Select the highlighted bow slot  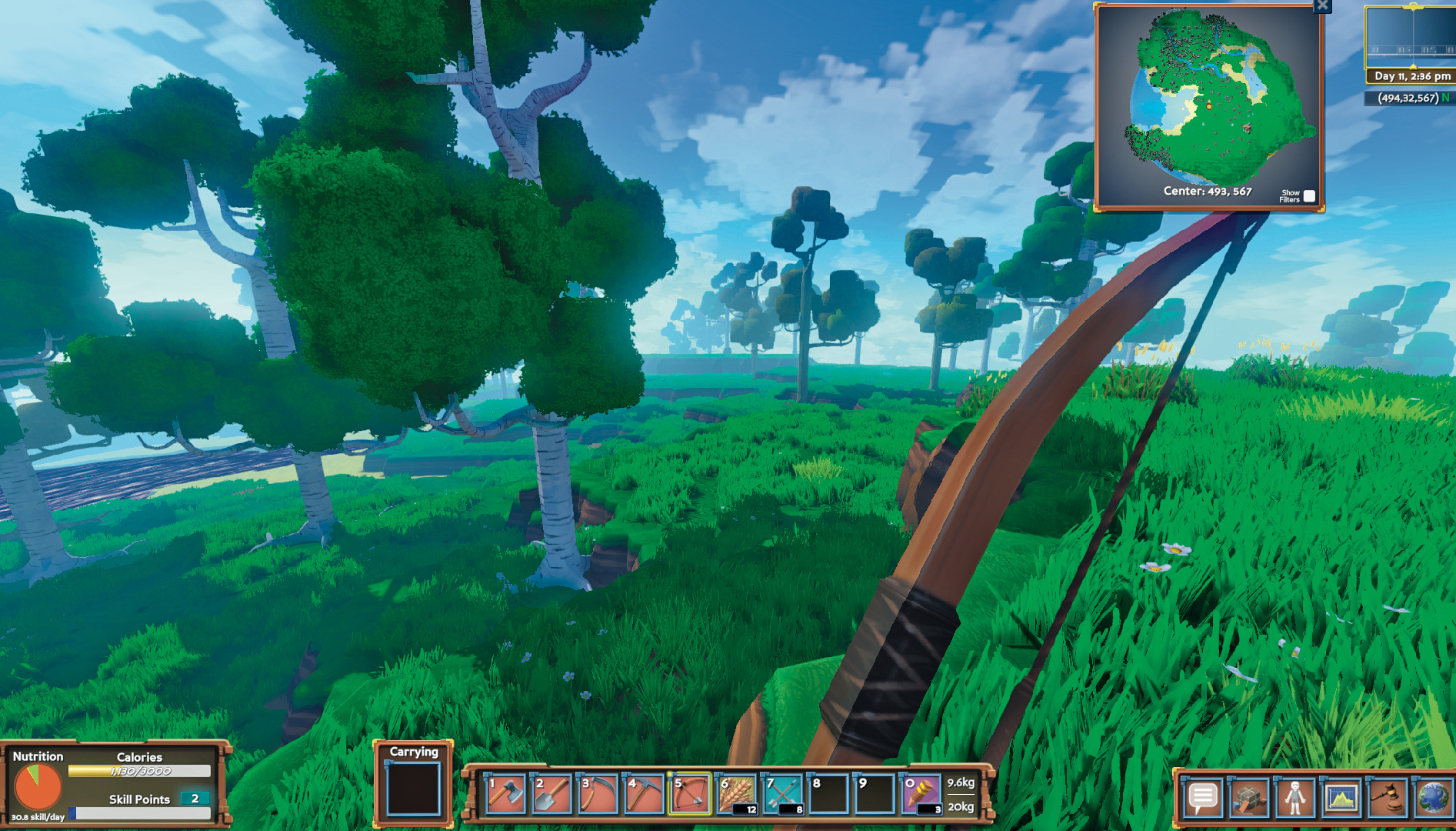690,794
